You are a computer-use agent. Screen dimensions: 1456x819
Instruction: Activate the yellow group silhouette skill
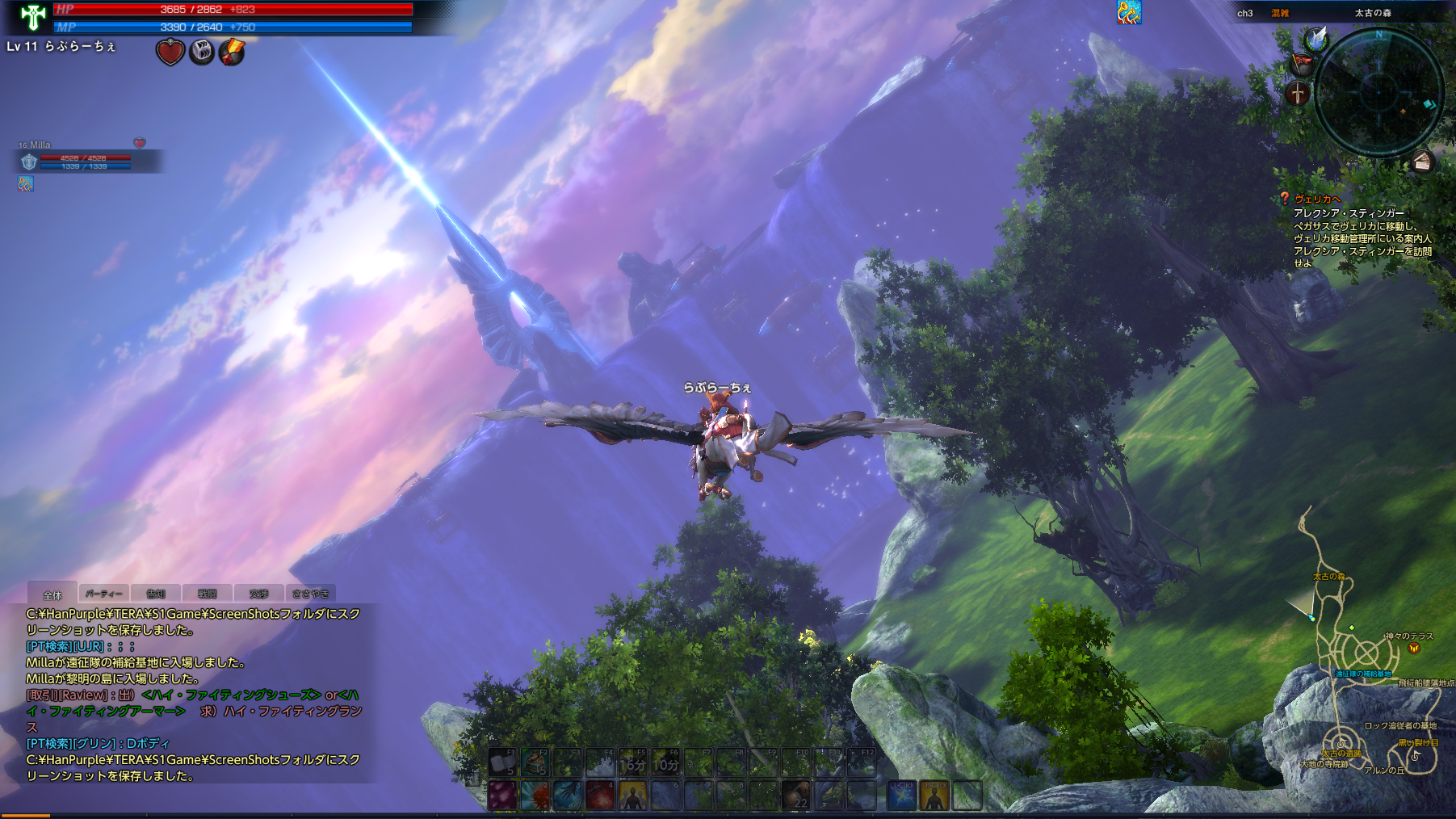coord(633,796)
